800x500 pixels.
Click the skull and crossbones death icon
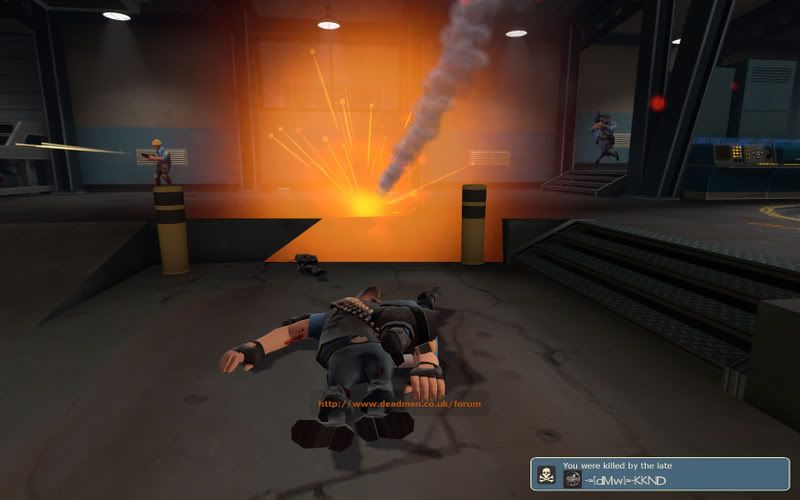(546, 473)
